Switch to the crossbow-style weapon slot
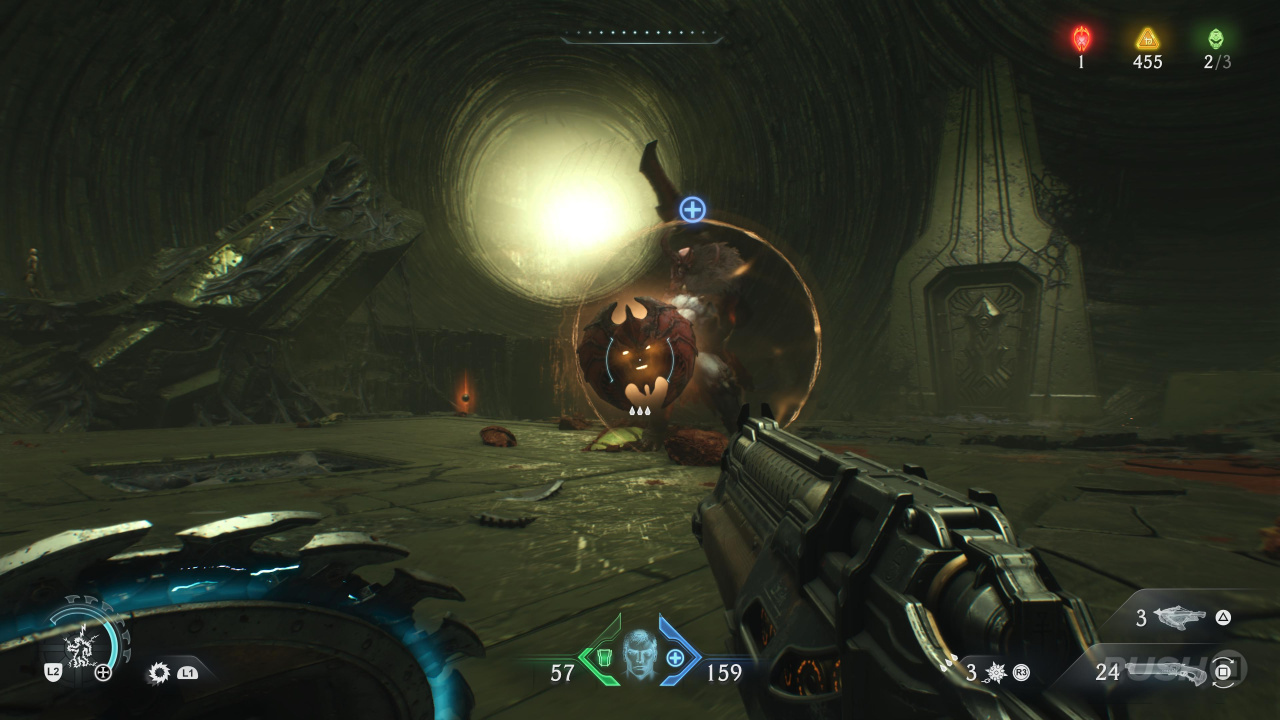This screenshot has width=1280, height=720. pyautogui.click(x=1180, y=618)
